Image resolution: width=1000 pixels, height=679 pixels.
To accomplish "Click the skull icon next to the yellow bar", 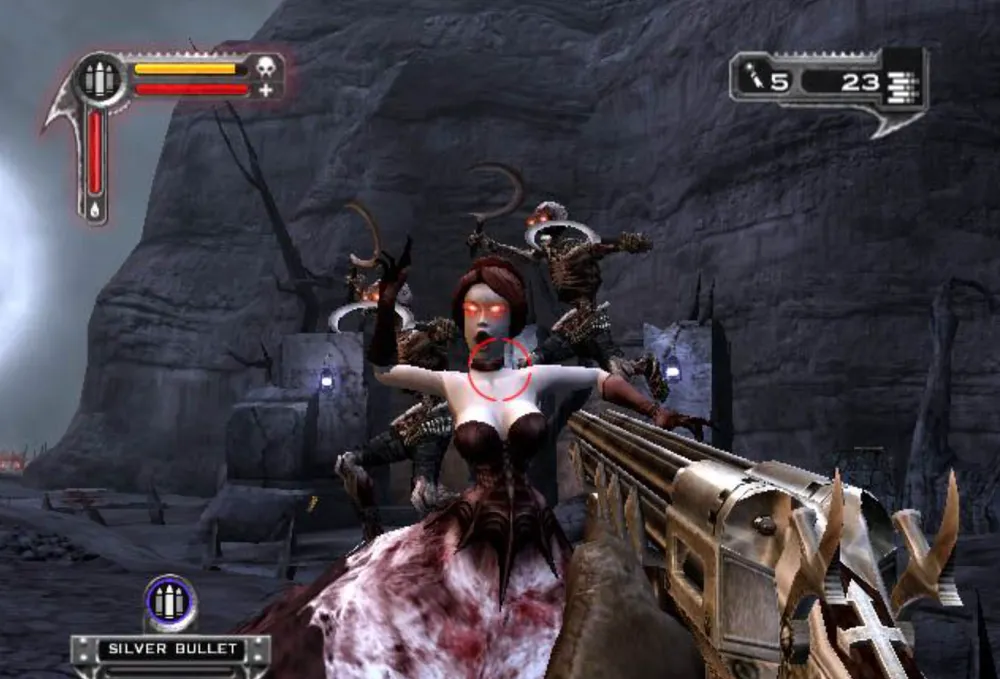I will point(265,68).
